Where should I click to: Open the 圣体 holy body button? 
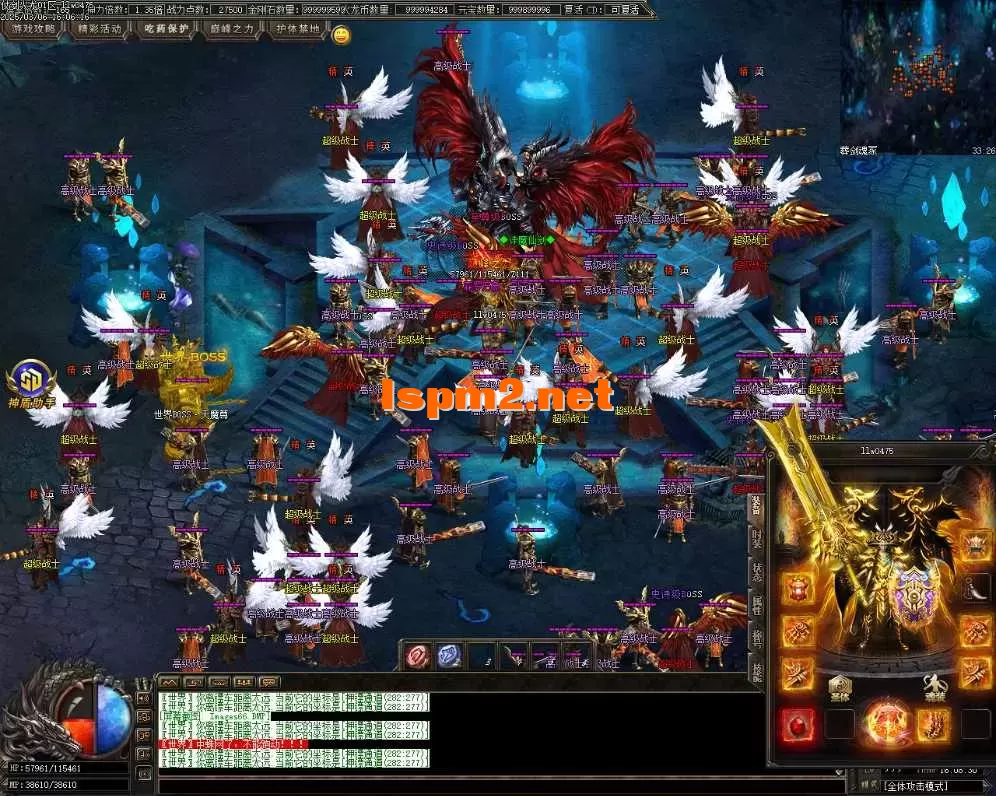(x=840, y=685)
